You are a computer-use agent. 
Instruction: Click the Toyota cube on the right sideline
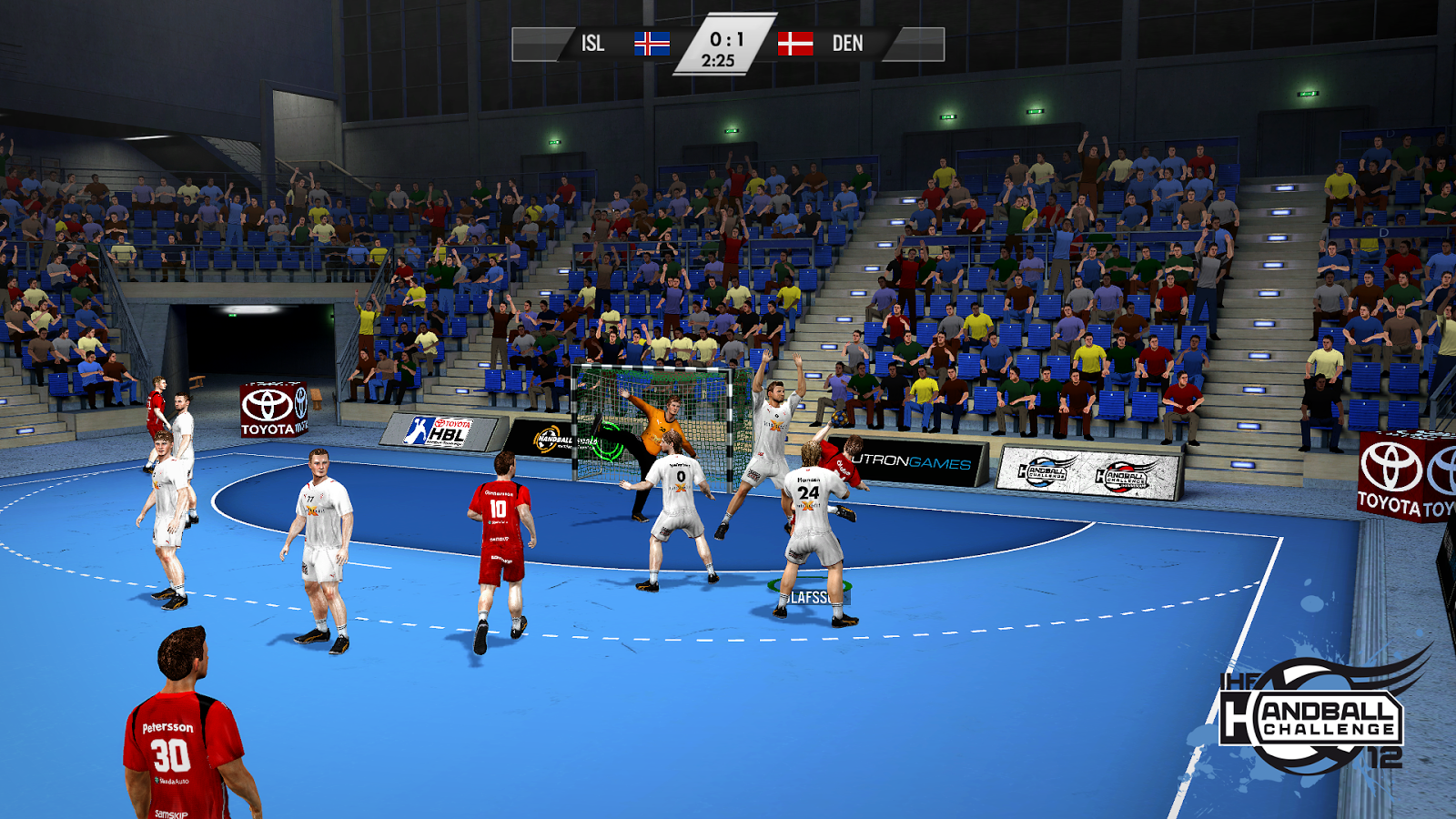click(1390, 473)
